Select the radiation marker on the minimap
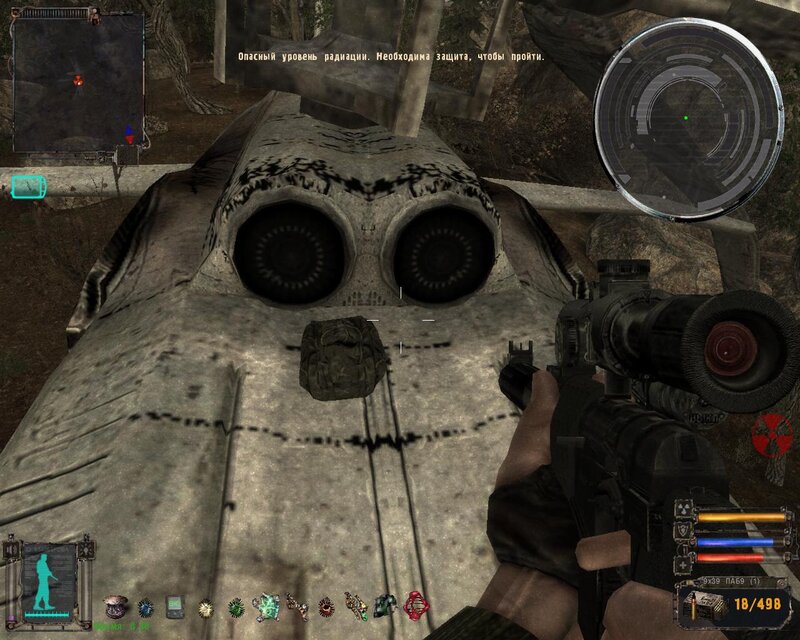This screenshot has width=800, height=640. pos(79,77)
